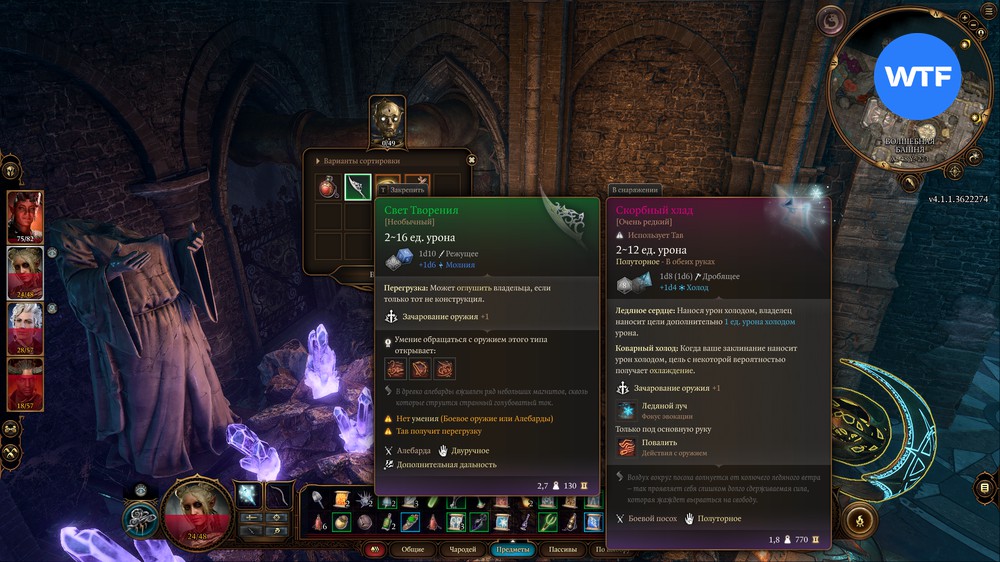Image resolution: width=1000 pixels, height=562 pixels.
Task: Close the loot container window
Action: coord(471,159)
